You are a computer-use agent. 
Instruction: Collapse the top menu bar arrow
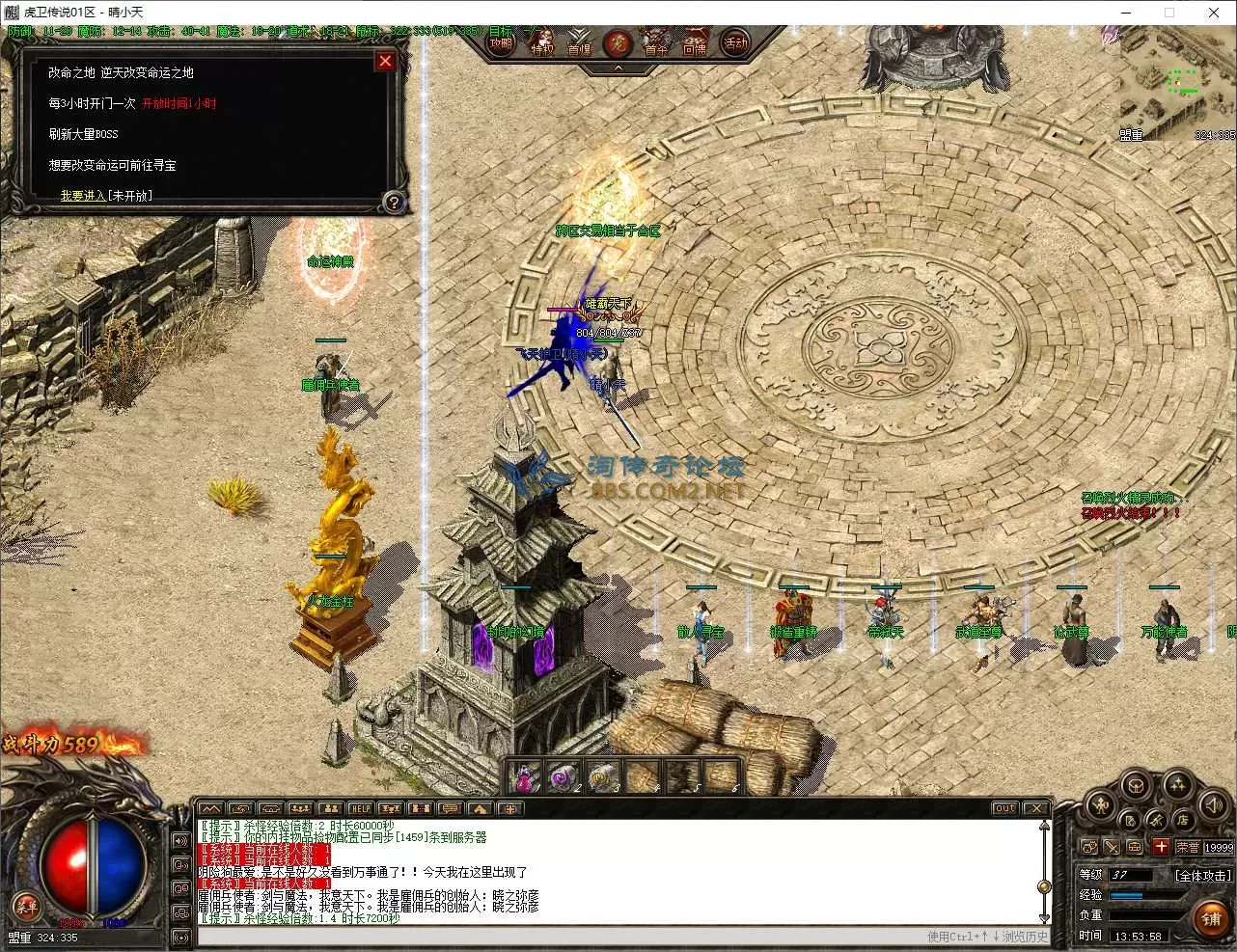click(x=618, y=68)
